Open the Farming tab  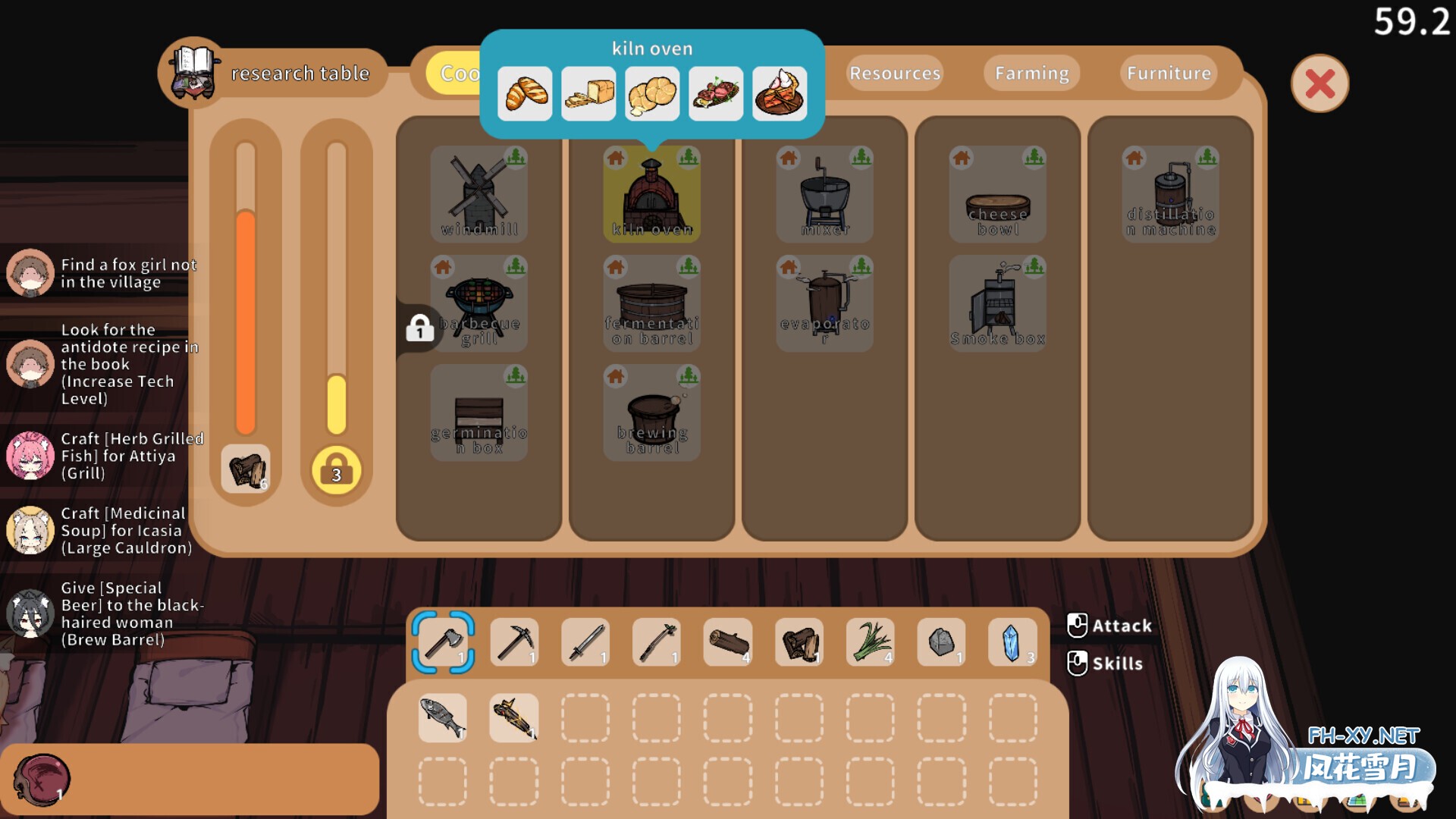(x=1031, y=74)
